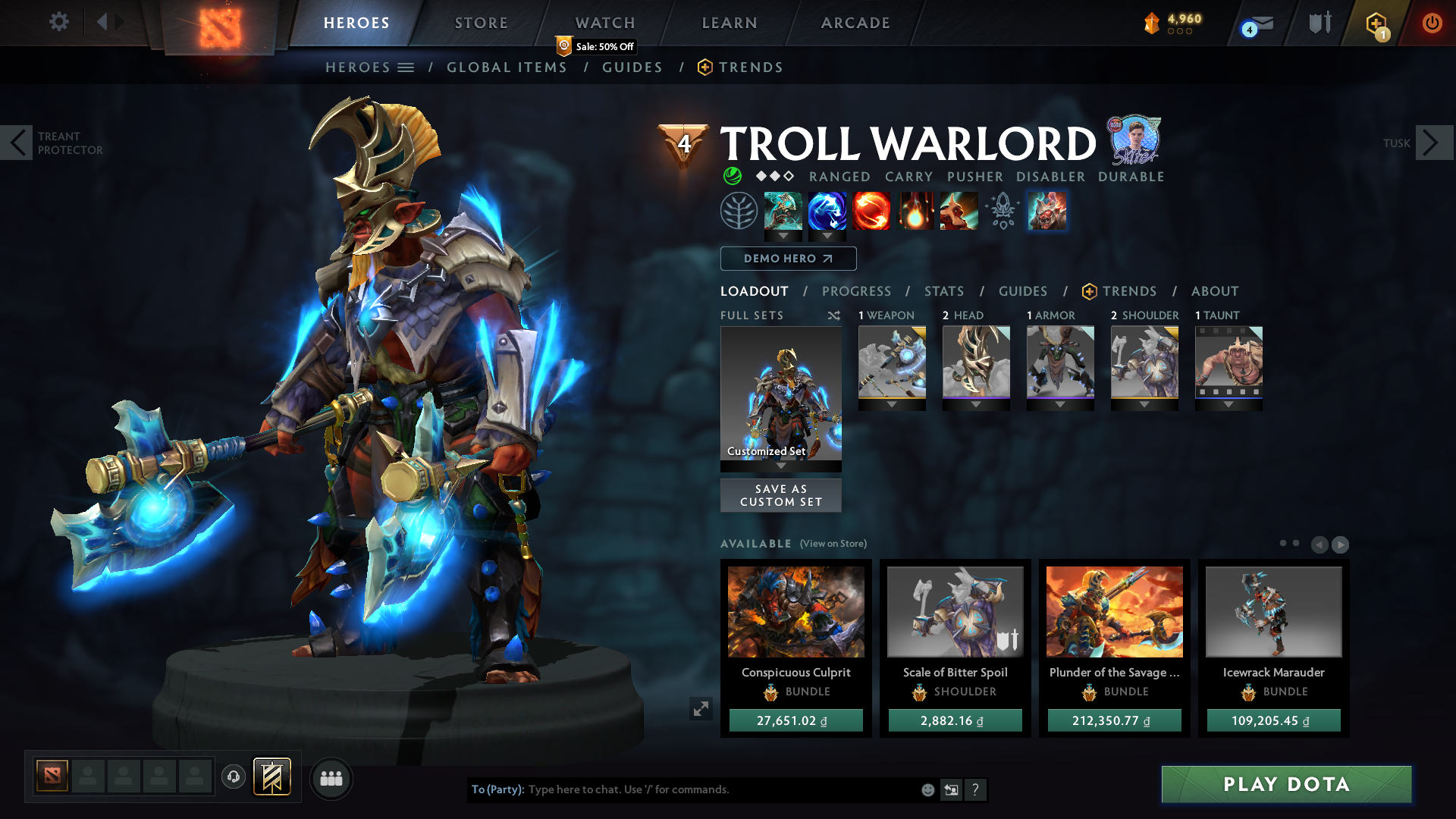
Task: Expand the WEAPON item slot dropdown arrow
Action: tap(892, 404)
